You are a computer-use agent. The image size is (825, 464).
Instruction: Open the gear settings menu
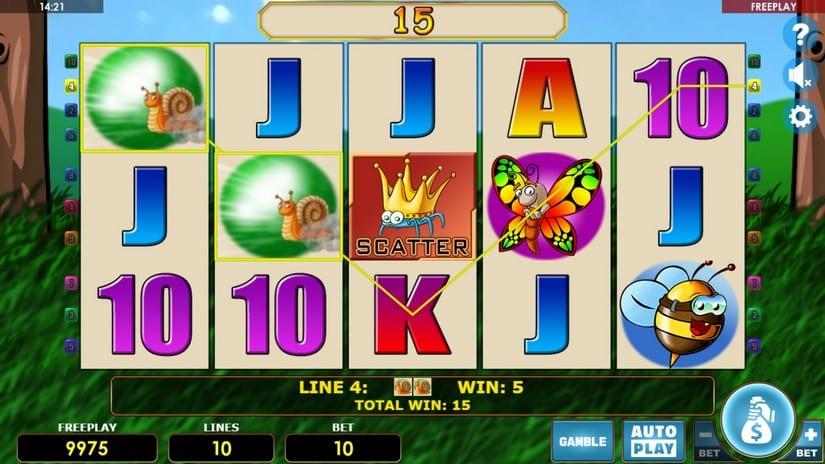pyautogui.click(x=800, y=117)
